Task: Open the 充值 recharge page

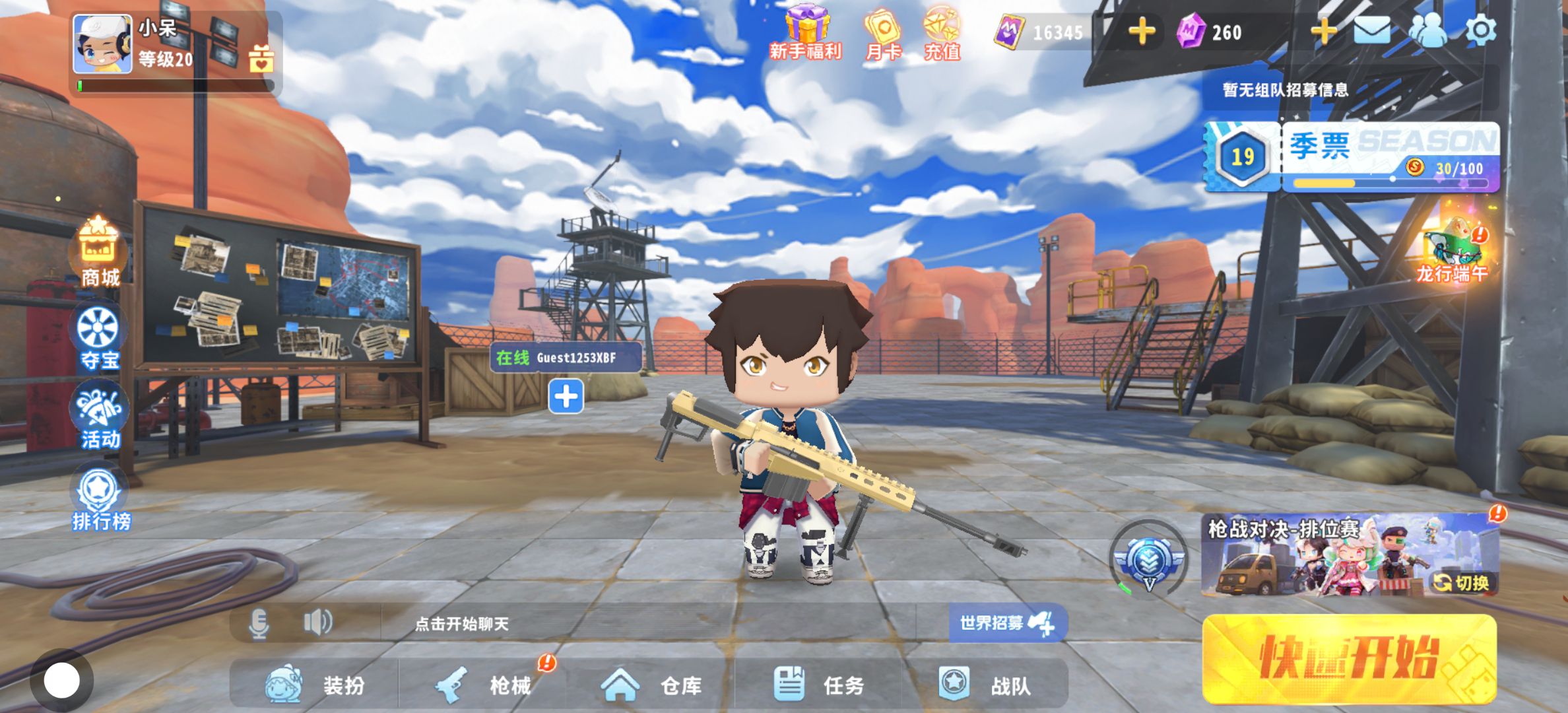Action: pos(942,33)
